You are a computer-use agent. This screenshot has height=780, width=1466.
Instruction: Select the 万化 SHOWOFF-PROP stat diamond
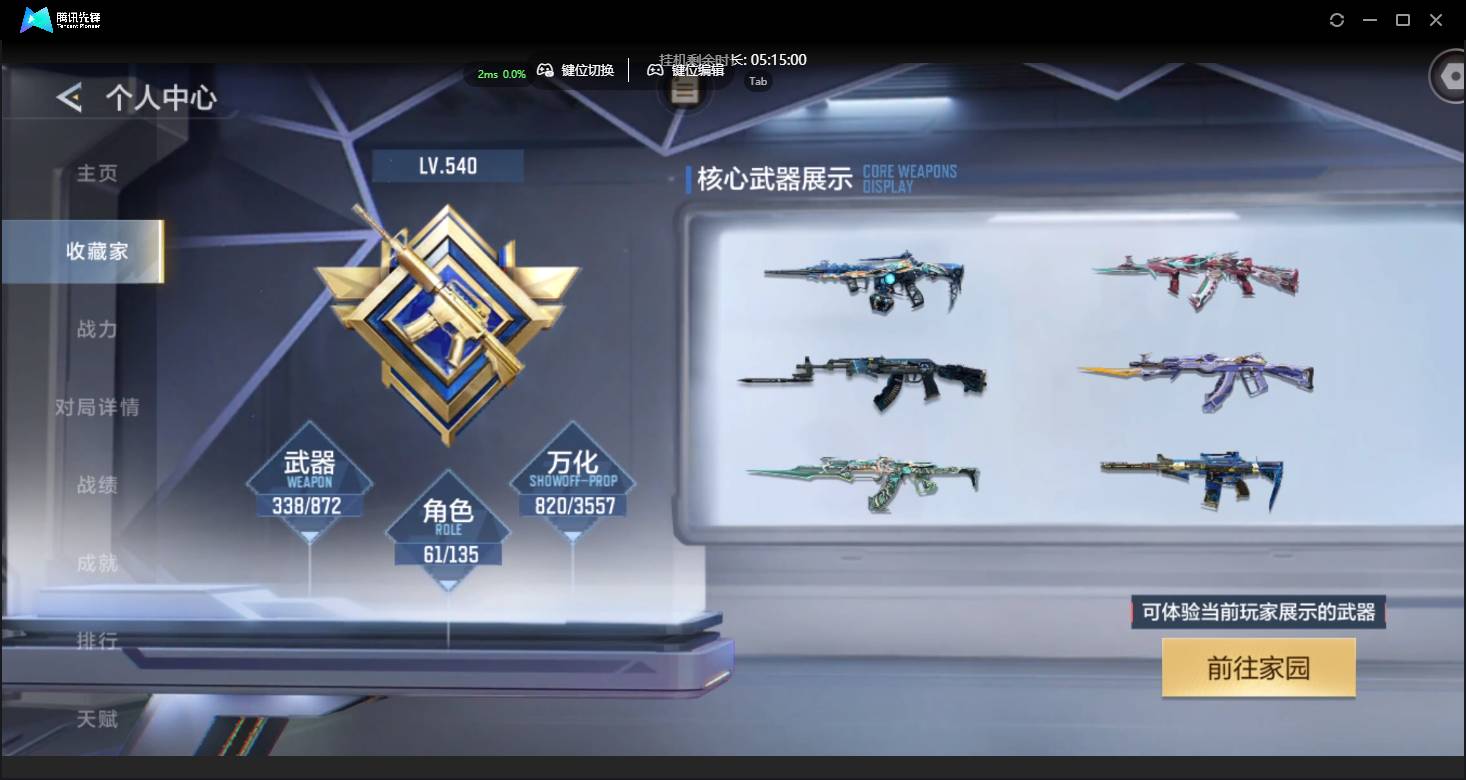573,480
